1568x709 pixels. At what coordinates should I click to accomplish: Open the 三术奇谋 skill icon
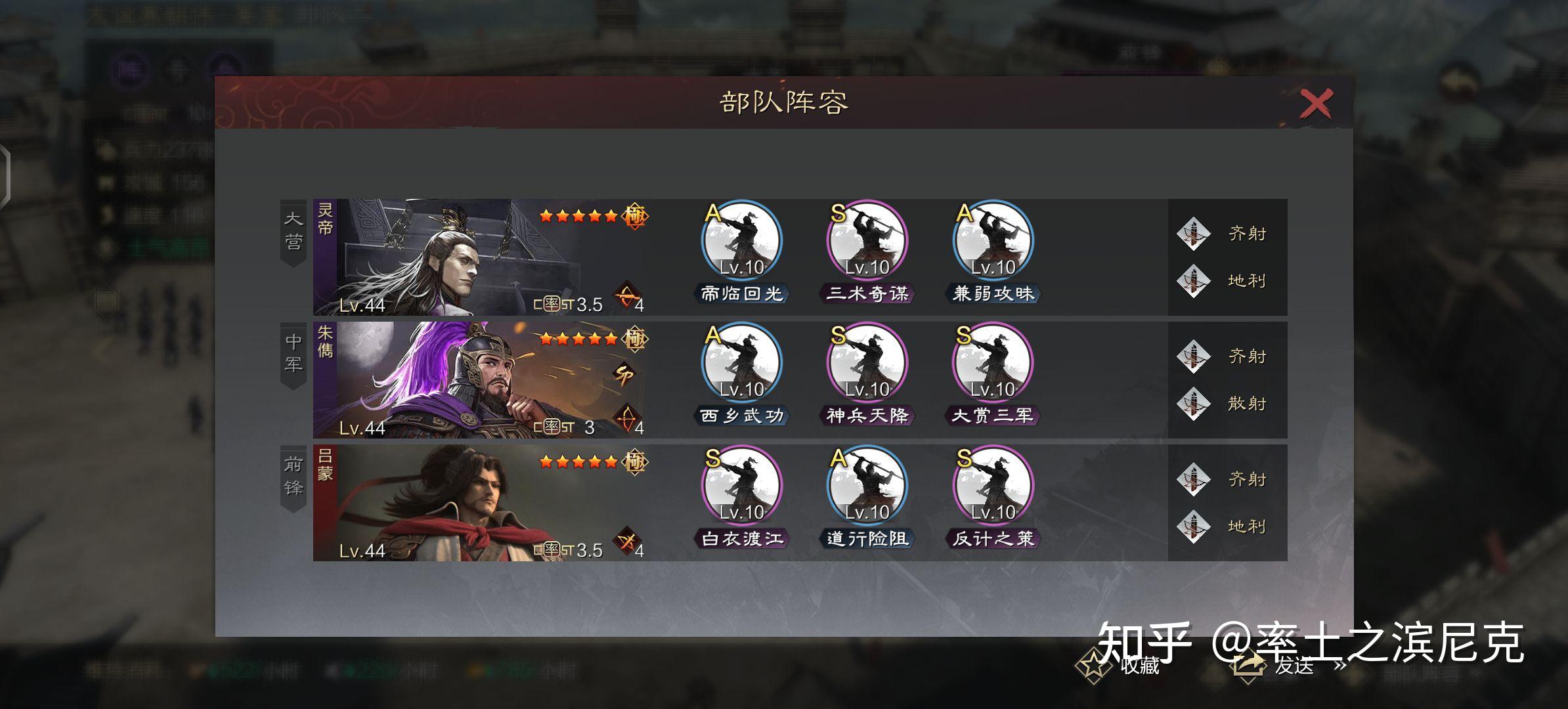click(867, 242)
